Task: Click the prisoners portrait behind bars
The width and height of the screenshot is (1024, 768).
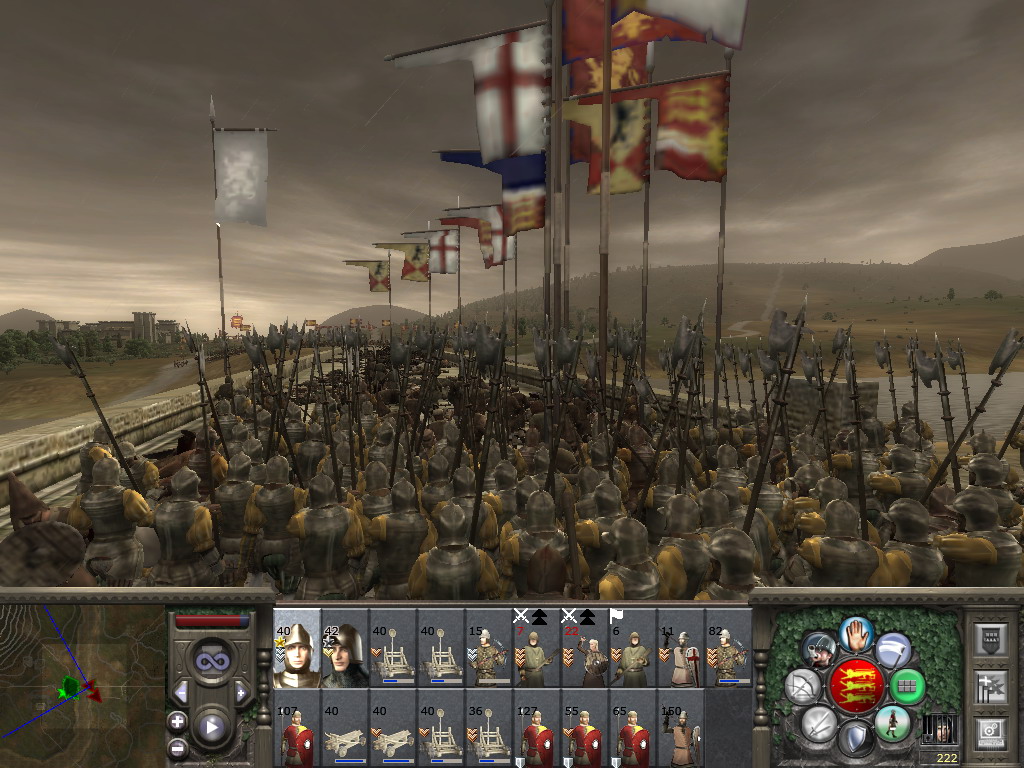Action: pyautogui.click(x=938, y=729)
